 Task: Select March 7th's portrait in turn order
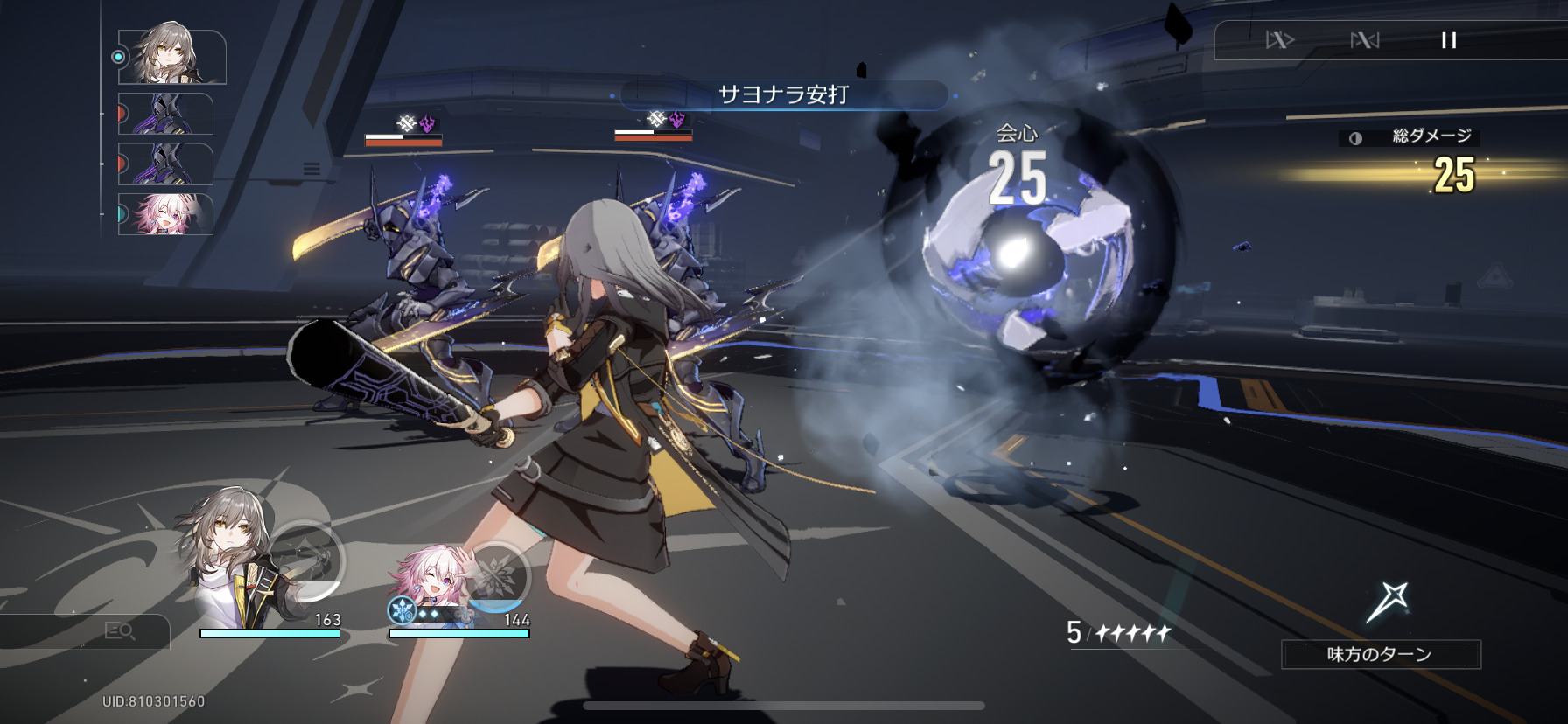[x=166, y=214]
